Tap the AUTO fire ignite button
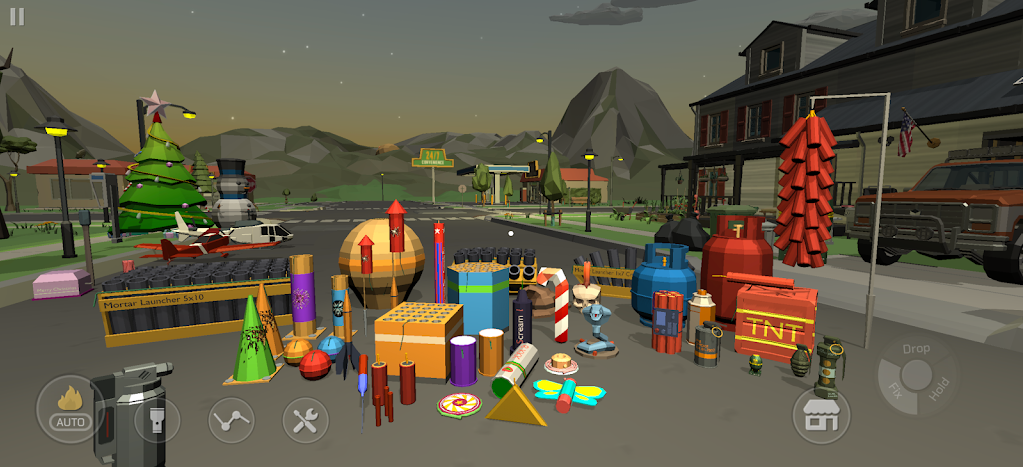Image resolution: width=1023 pixels, height=467 pixels. tap(70, 409)
